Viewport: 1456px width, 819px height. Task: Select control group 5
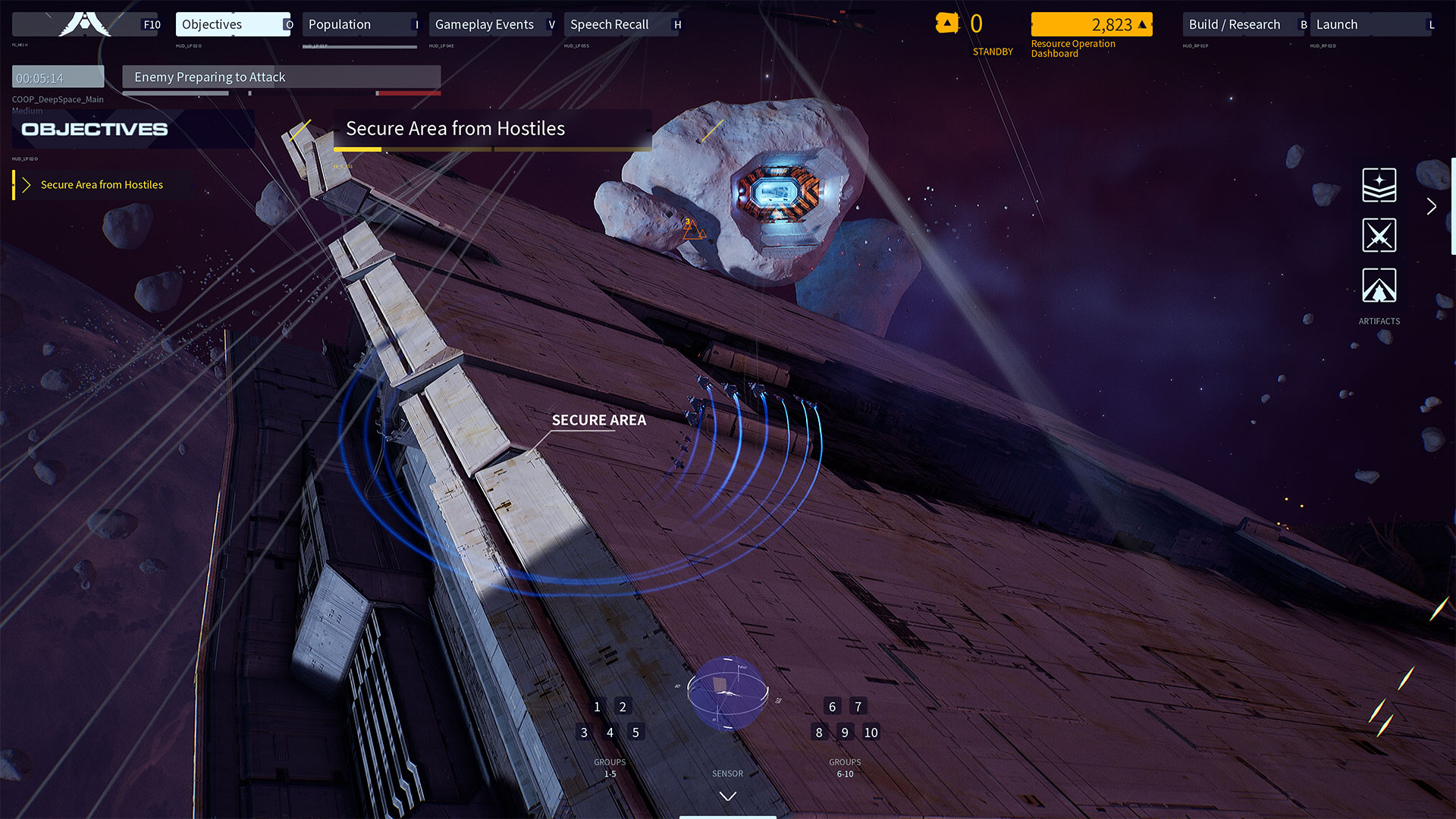635,733
